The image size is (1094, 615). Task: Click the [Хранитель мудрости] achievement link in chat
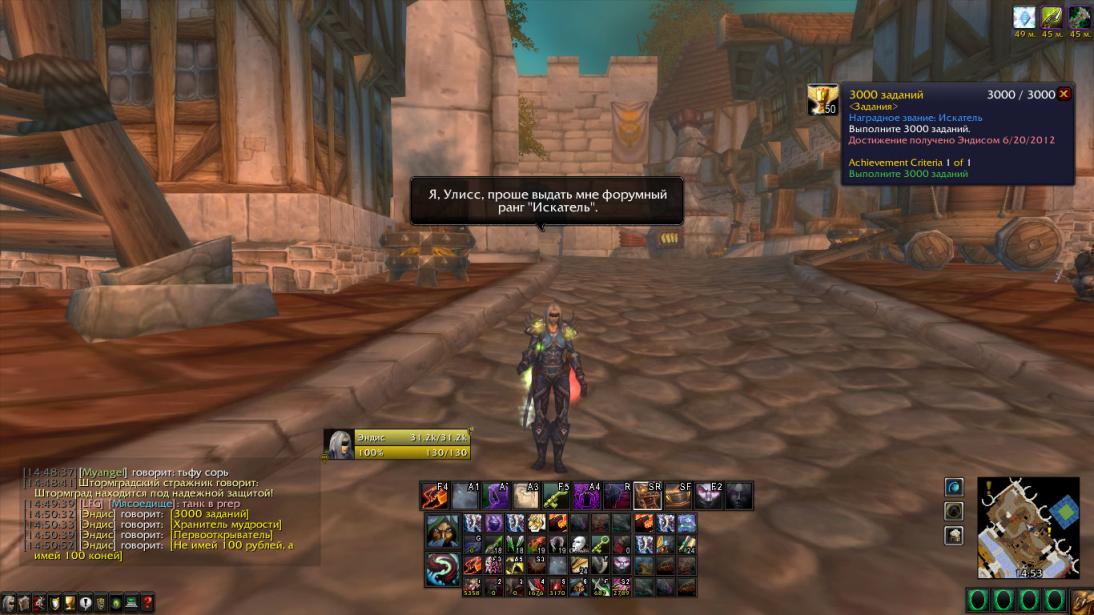coord(226,524)
